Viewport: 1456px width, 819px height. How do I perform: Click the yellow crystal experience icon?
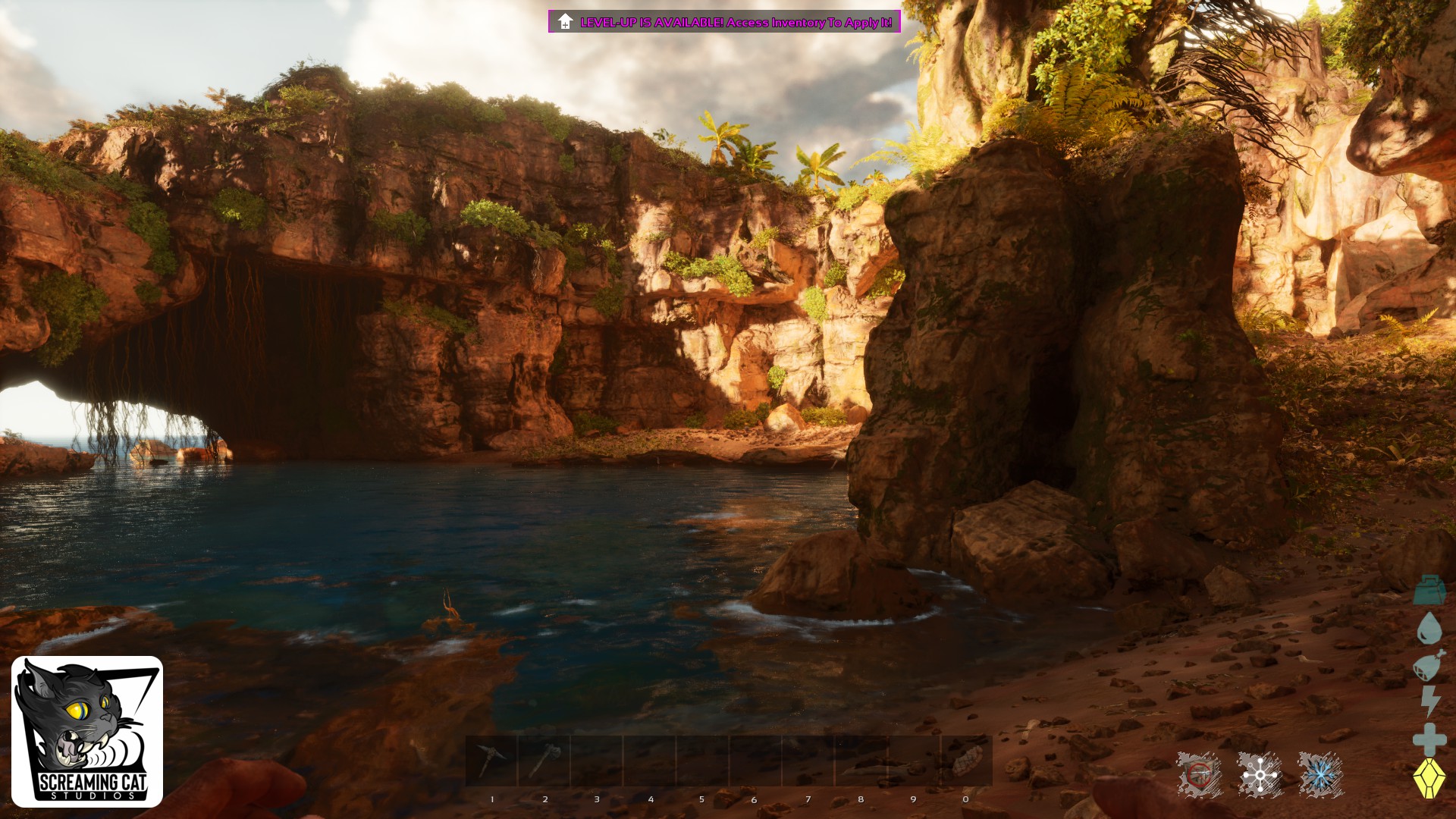pos(1429,778)
